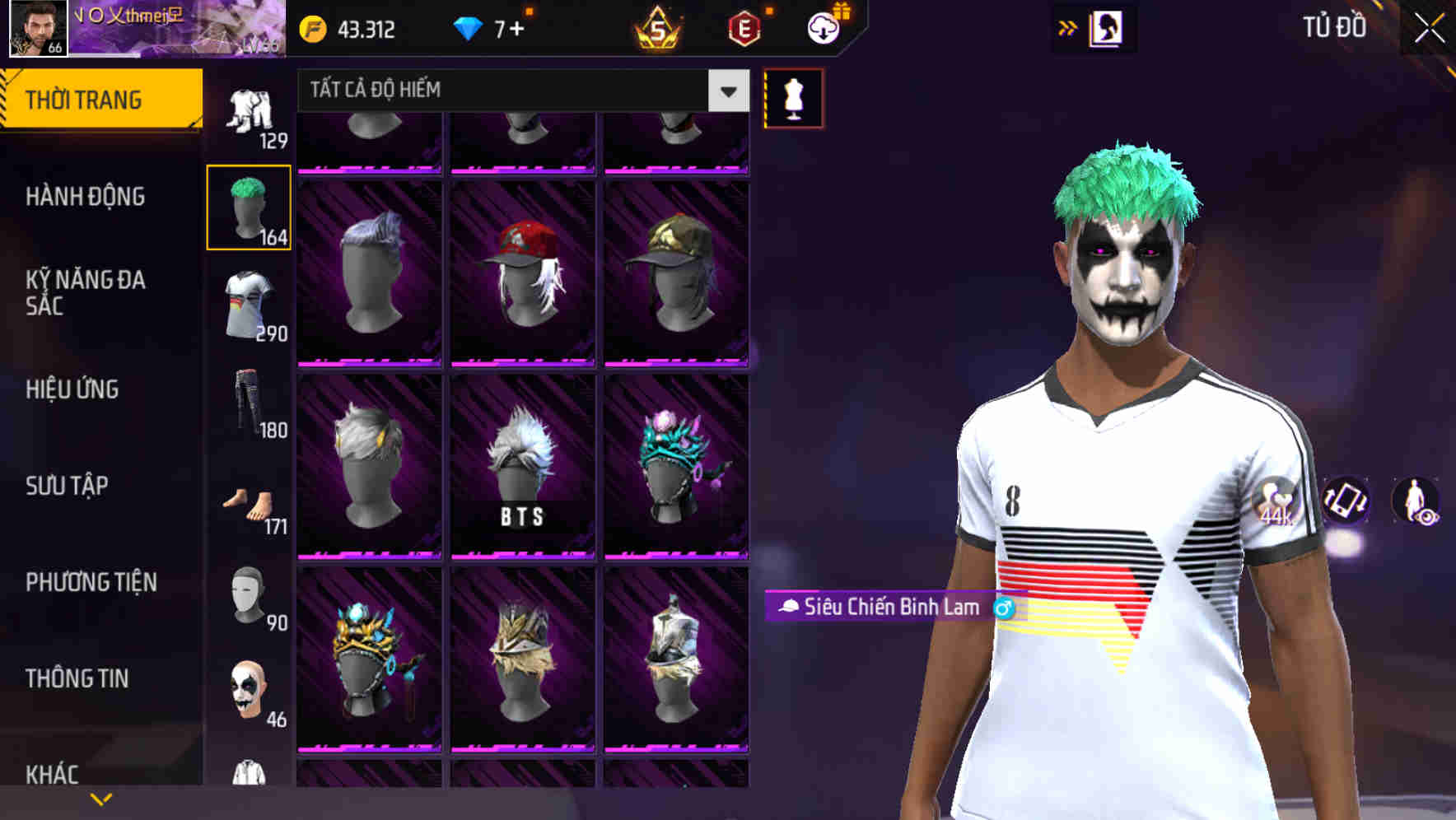This screenshot has height=820, width=1456.
Task: Toggle the character rotate phone icon
Action: coord(1345,502)
